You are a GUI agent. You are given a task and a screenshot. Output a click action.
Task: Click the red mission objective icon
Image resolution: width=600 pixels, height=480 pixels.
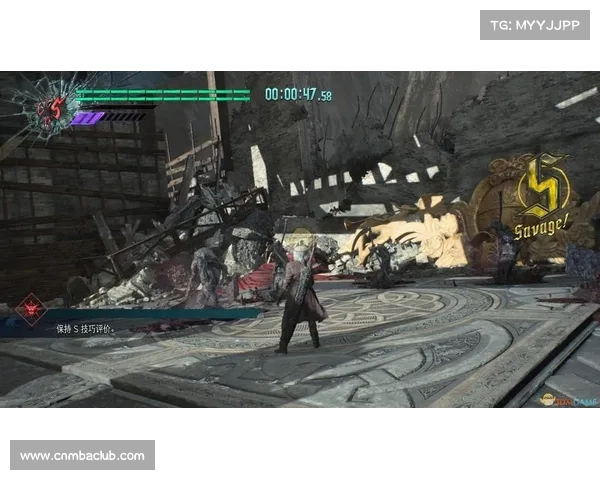click(30, 310)
